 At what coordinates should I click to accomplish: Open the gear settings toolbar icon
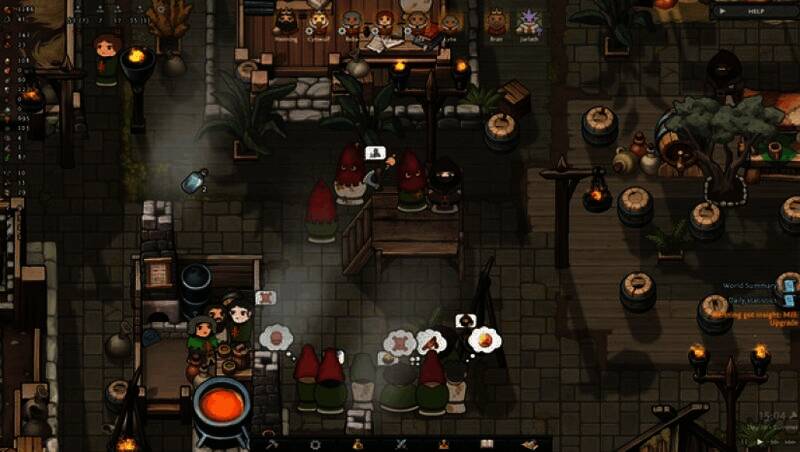(x=315, y=443)
